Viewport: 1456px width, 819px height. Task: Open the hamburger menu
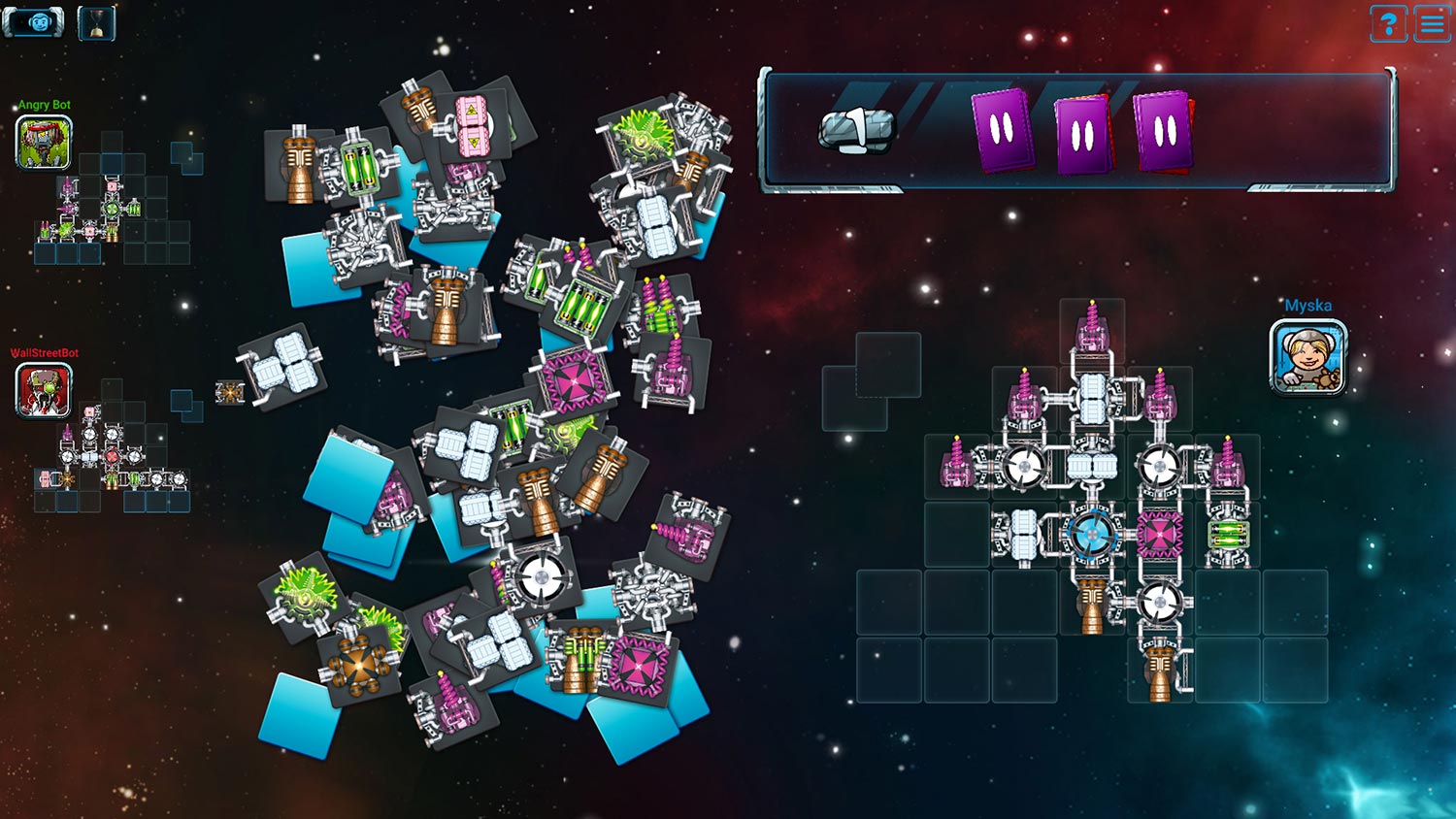pos(1432,23)
